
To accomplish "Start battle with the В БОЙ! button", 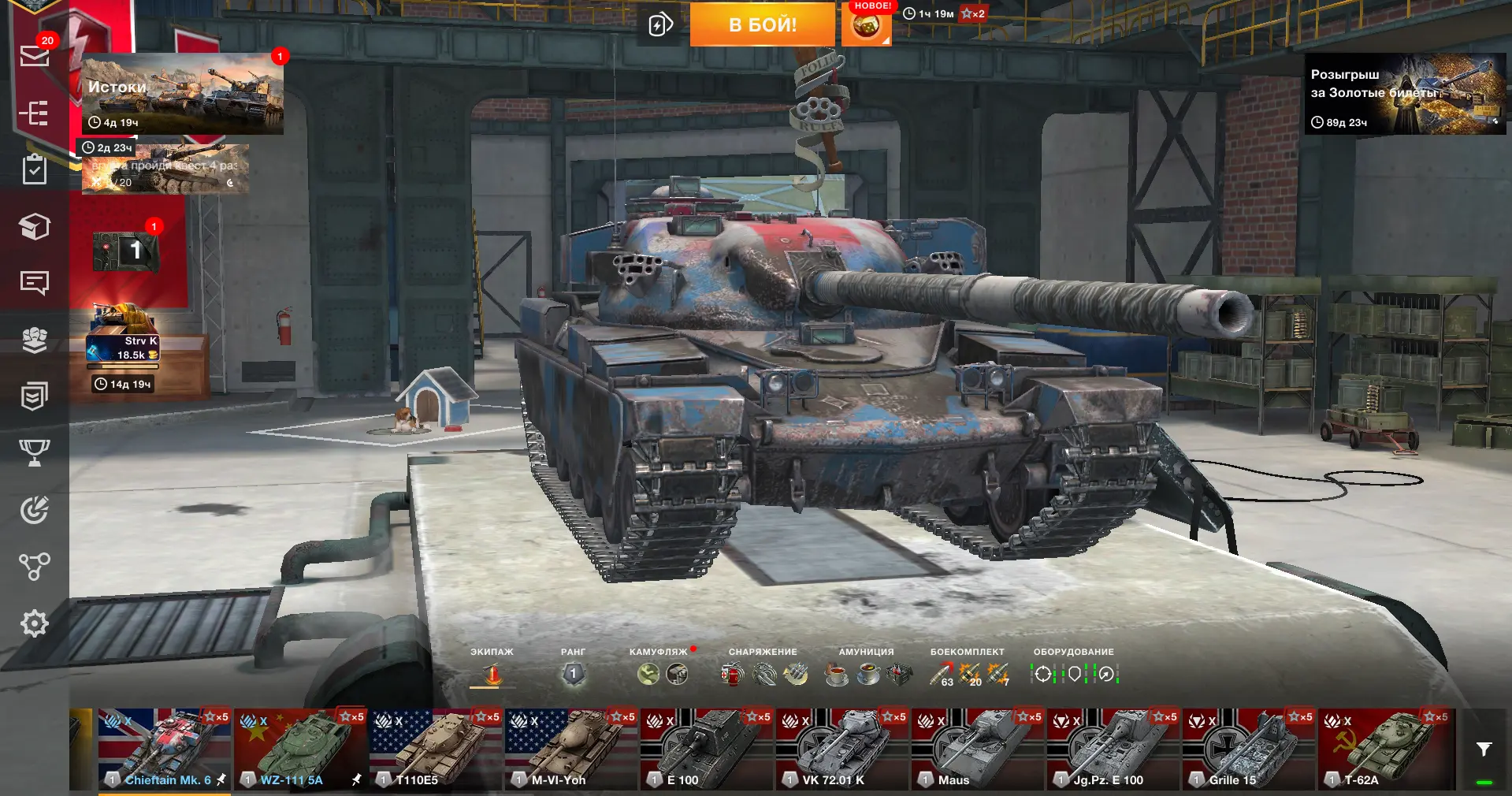I will pos(762,24).
